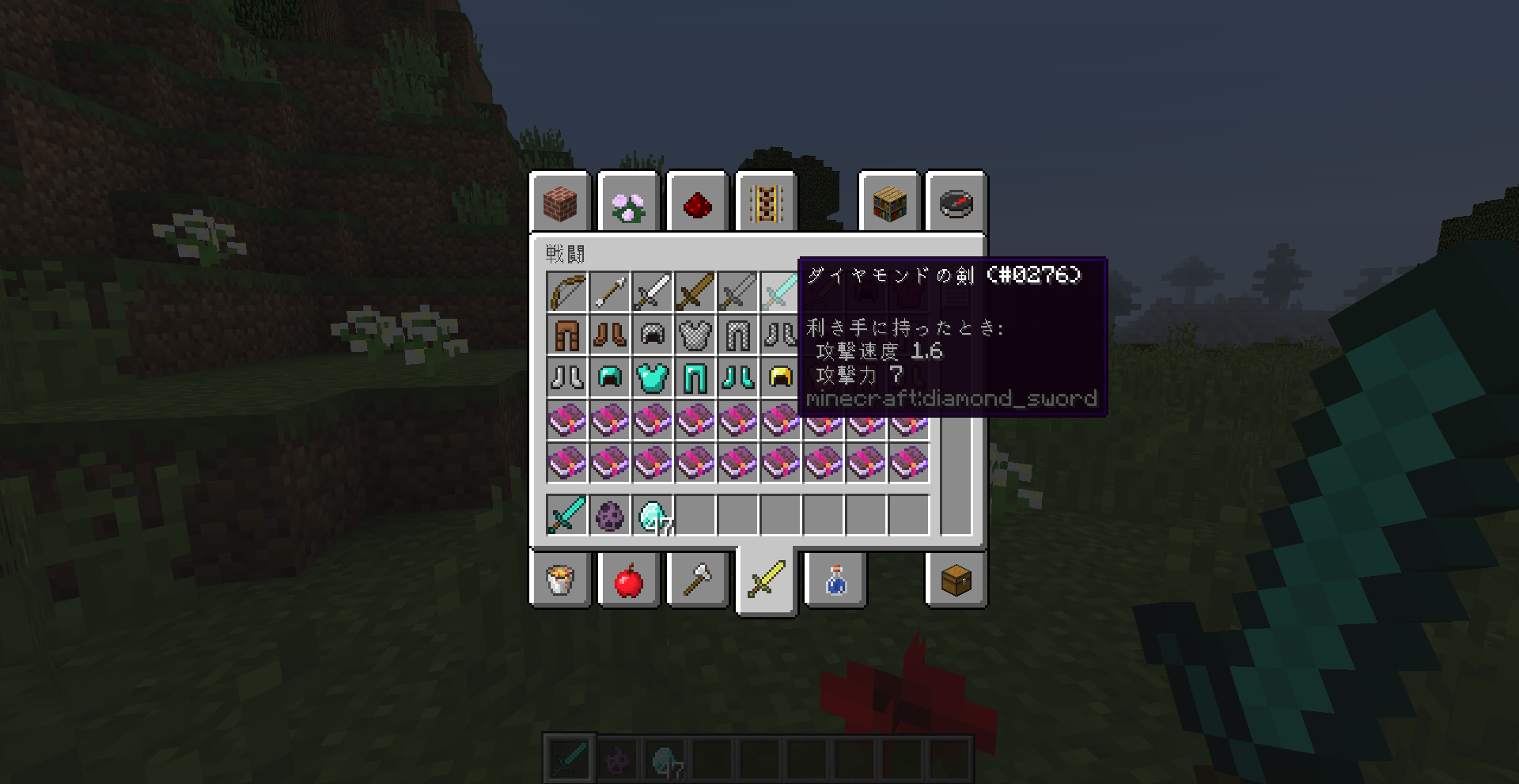Pick up the arrow item
This screenshot has height=784, width=1519.
(x=608, y=291)
